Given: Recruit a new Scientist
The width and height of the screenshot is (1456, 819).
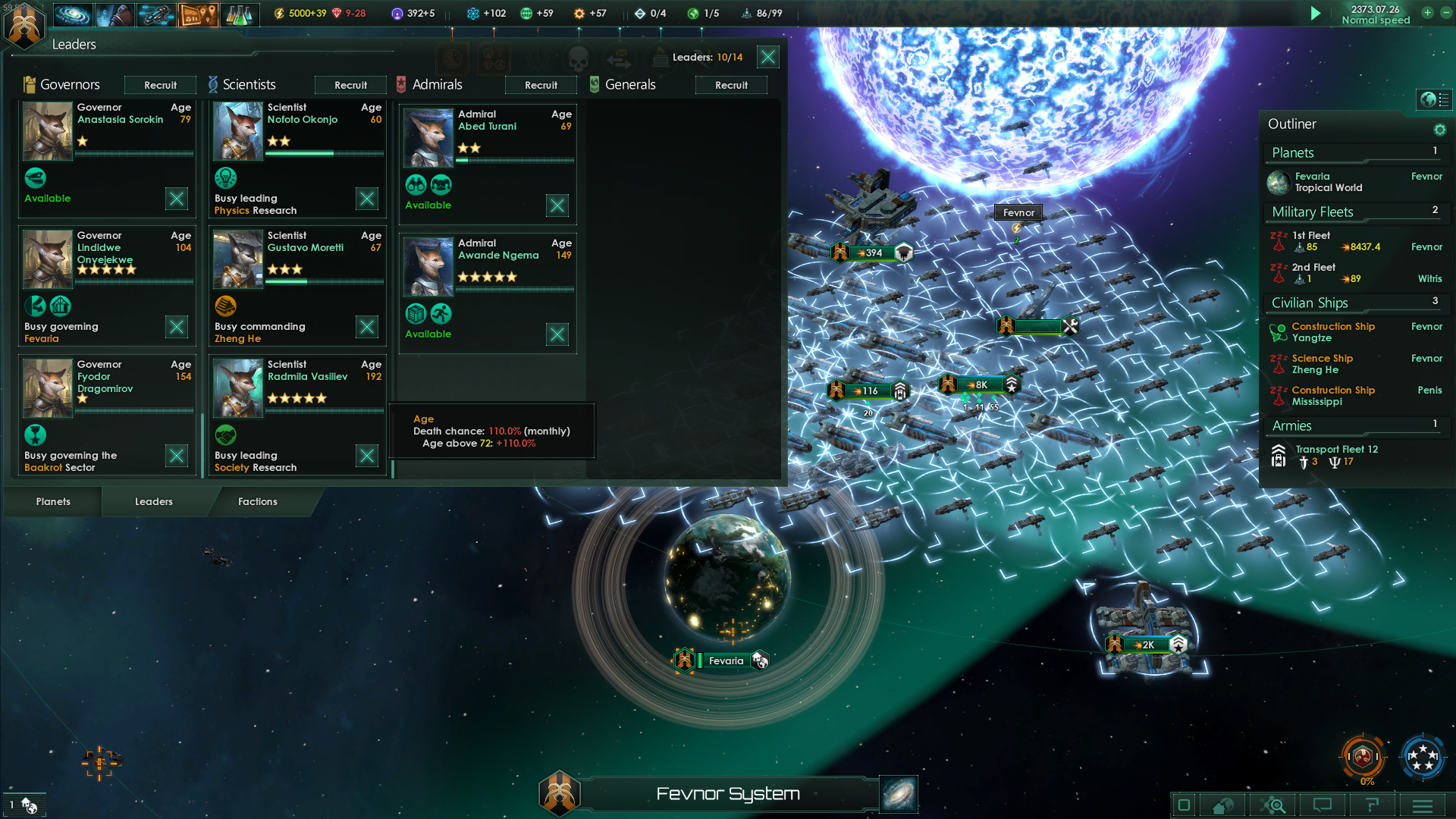Looking at the screenshot, I should point(350,85).
